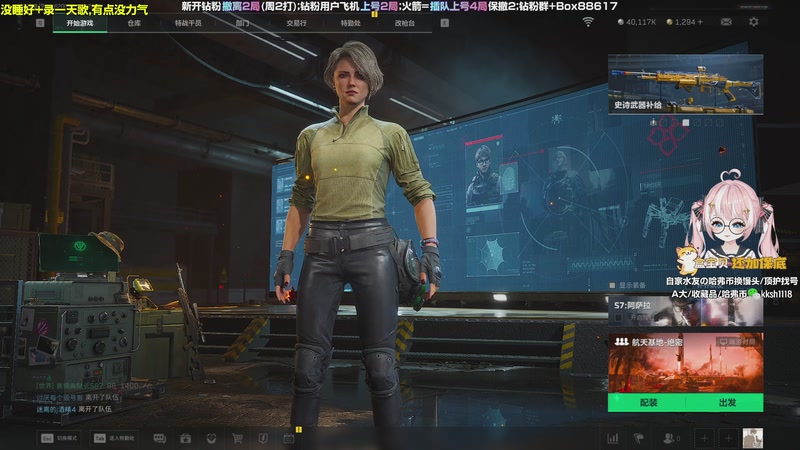Open the gift box icon
The image size is (800, 450).
pos(185,438)
